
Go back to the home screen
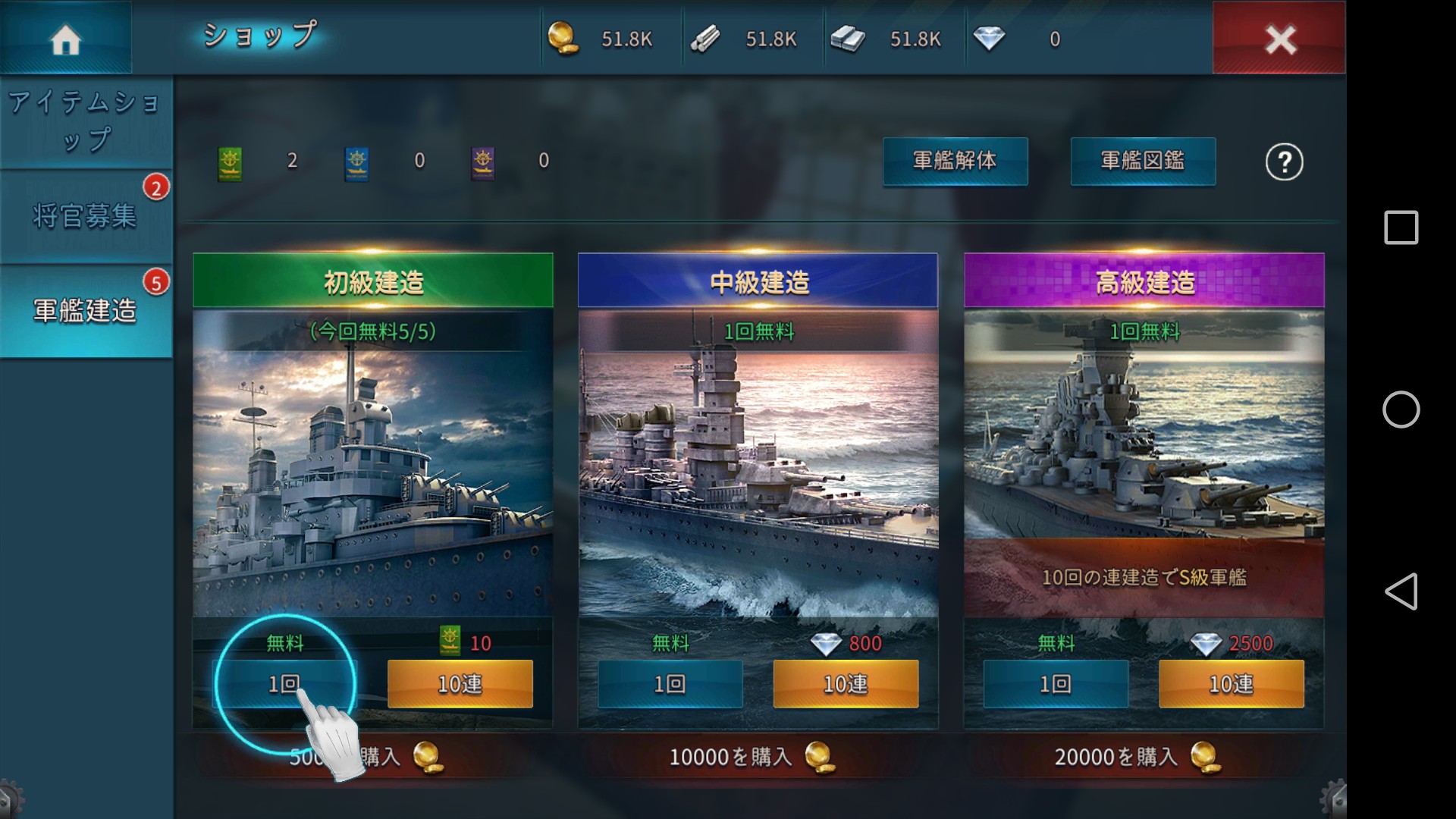pyautogui.click(x=65, y=38)
